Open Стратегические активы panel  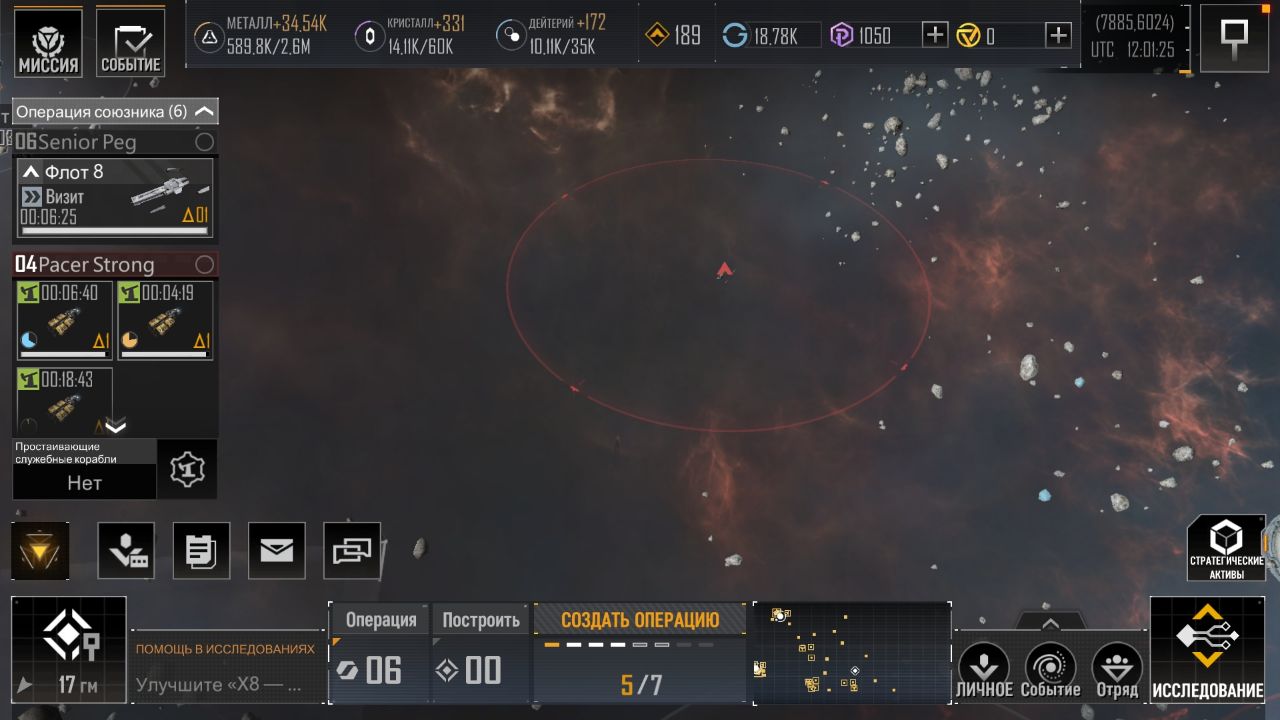[1226, 549]
